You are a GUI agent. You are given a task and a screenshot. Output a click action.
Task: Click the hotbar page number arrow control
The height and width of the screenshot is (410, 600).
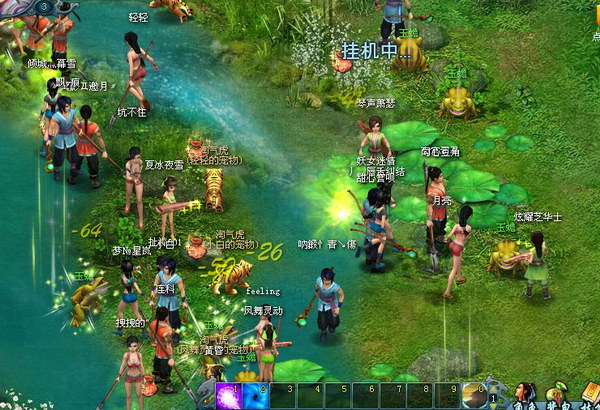[493, 398]
